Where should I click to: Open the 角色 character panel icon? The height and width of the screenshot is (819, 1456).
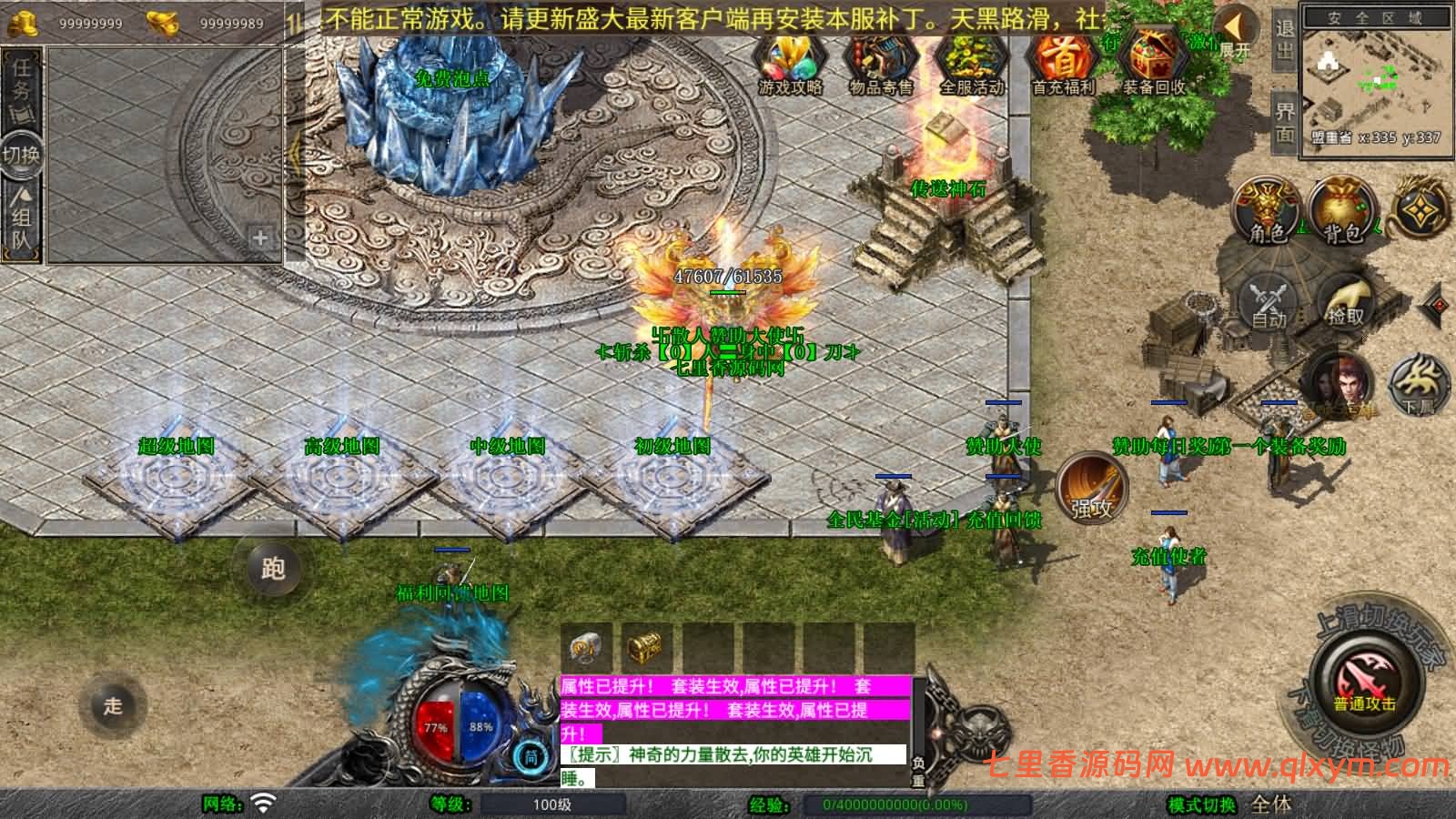[1265, 209]
